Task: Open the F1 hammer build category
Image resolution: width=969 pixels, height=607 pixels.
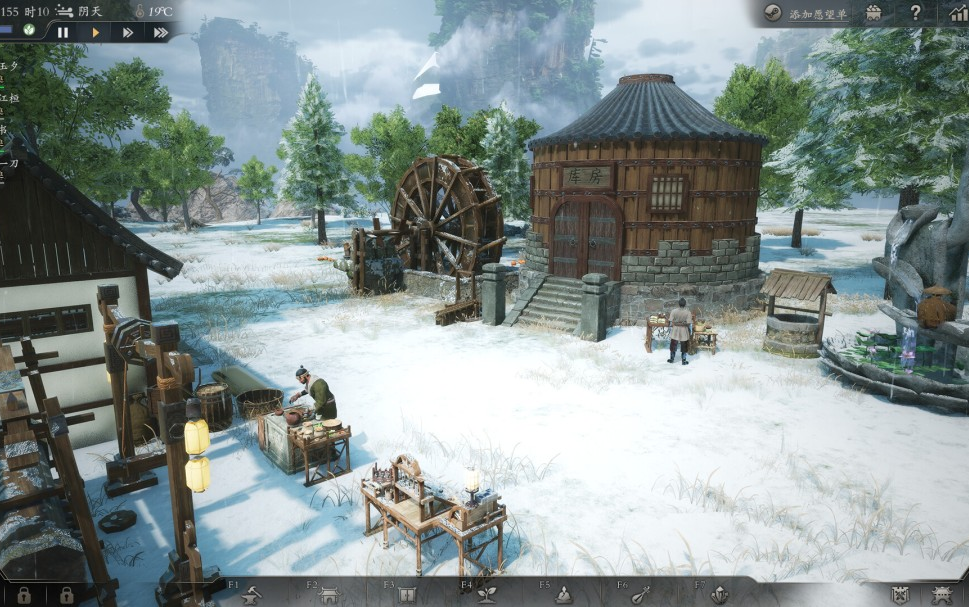Action: (250, 594)
